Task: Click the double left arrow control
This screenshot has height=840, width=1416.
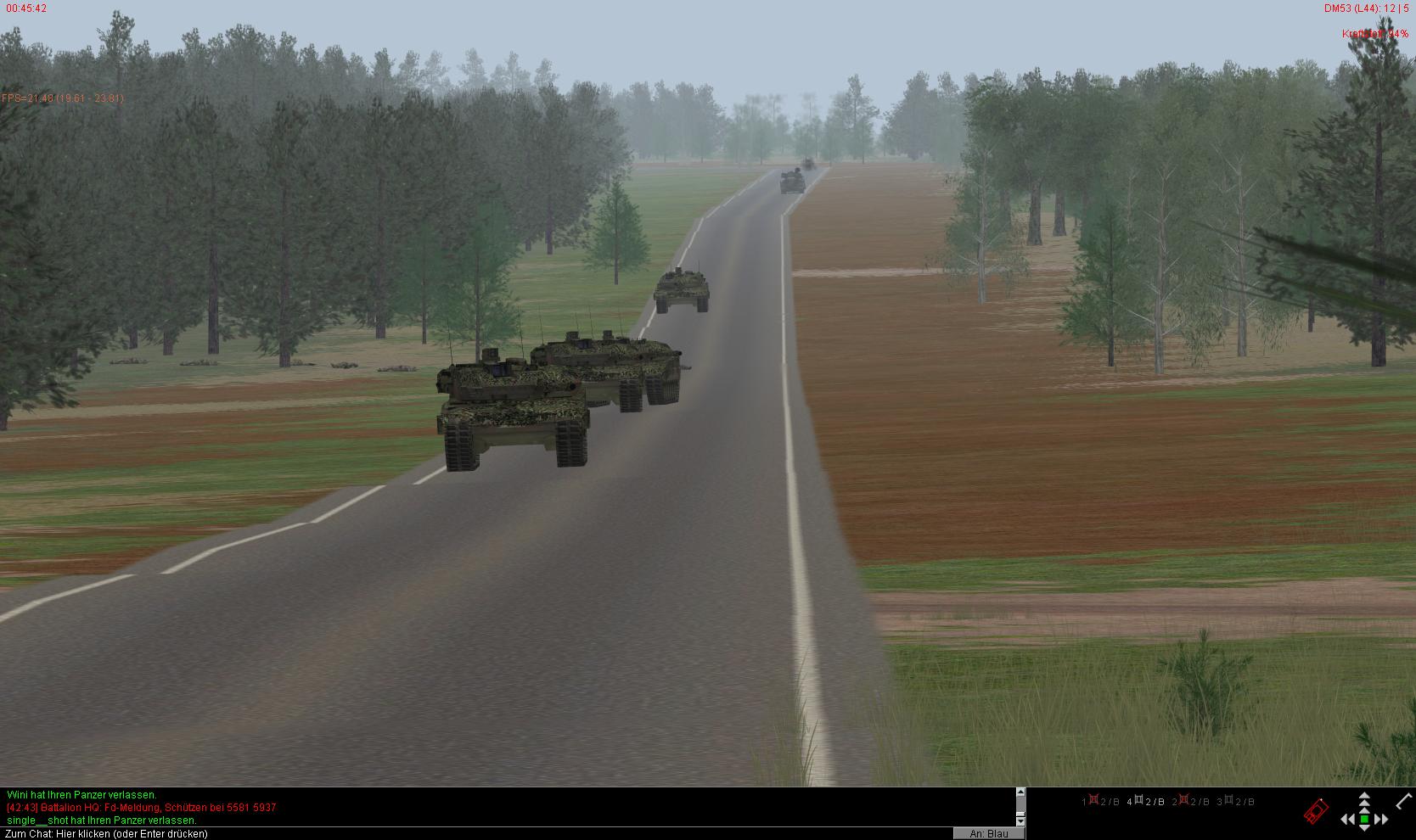Action: pos(1347,819)
